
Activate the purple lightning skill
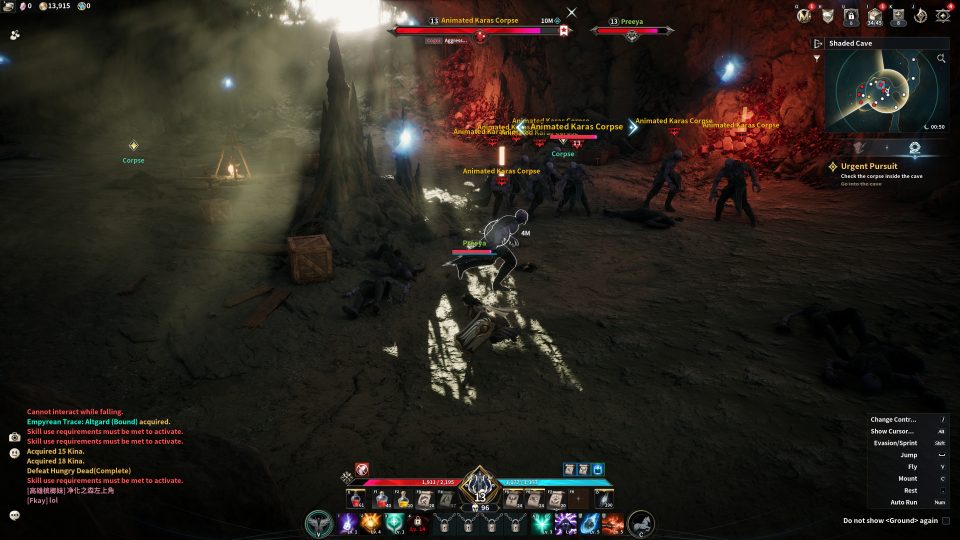[349, 522]
